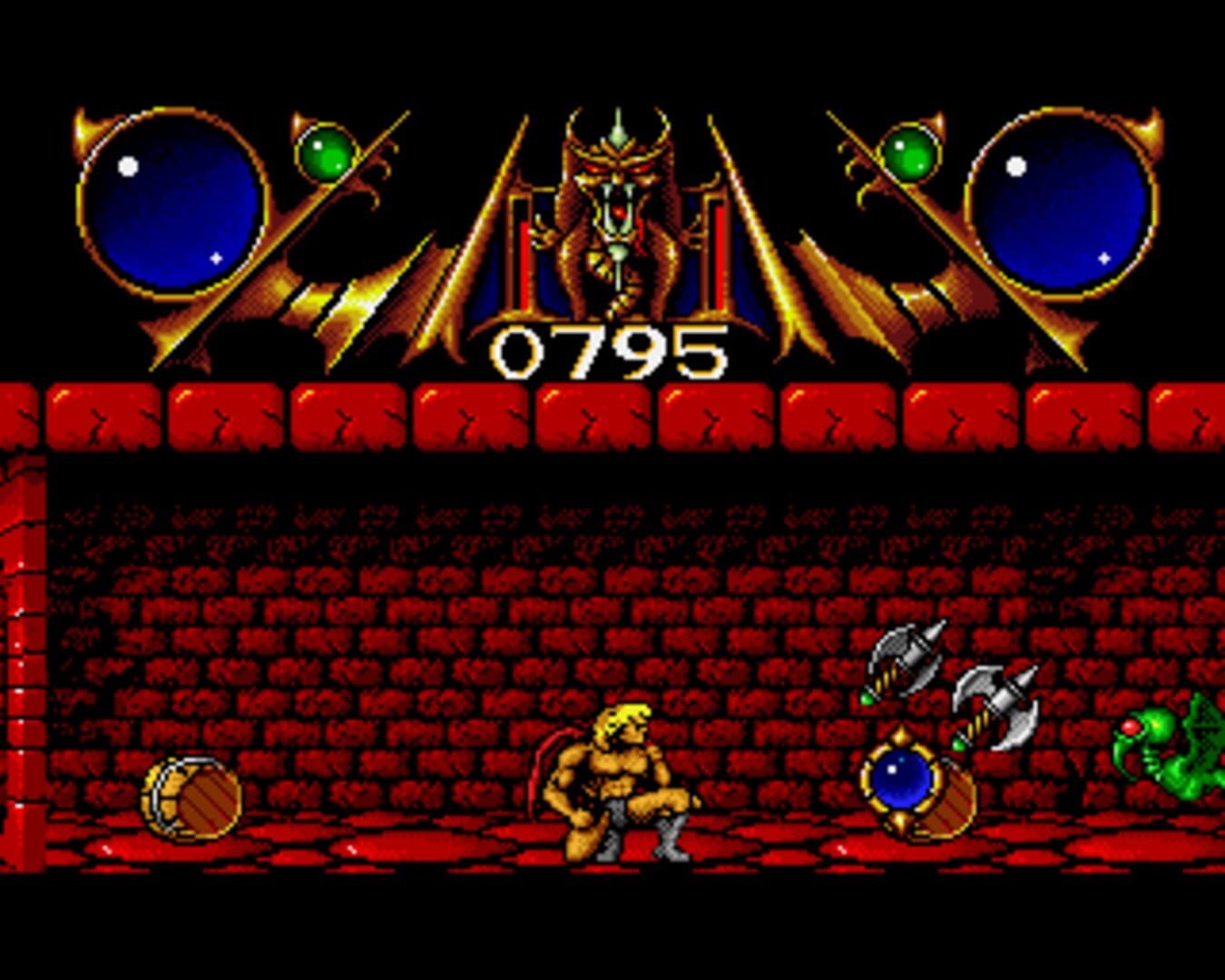Enable the white dot highlight inside the left orb
Viewport: 1225px width, 980px height.
coord(127,166)
